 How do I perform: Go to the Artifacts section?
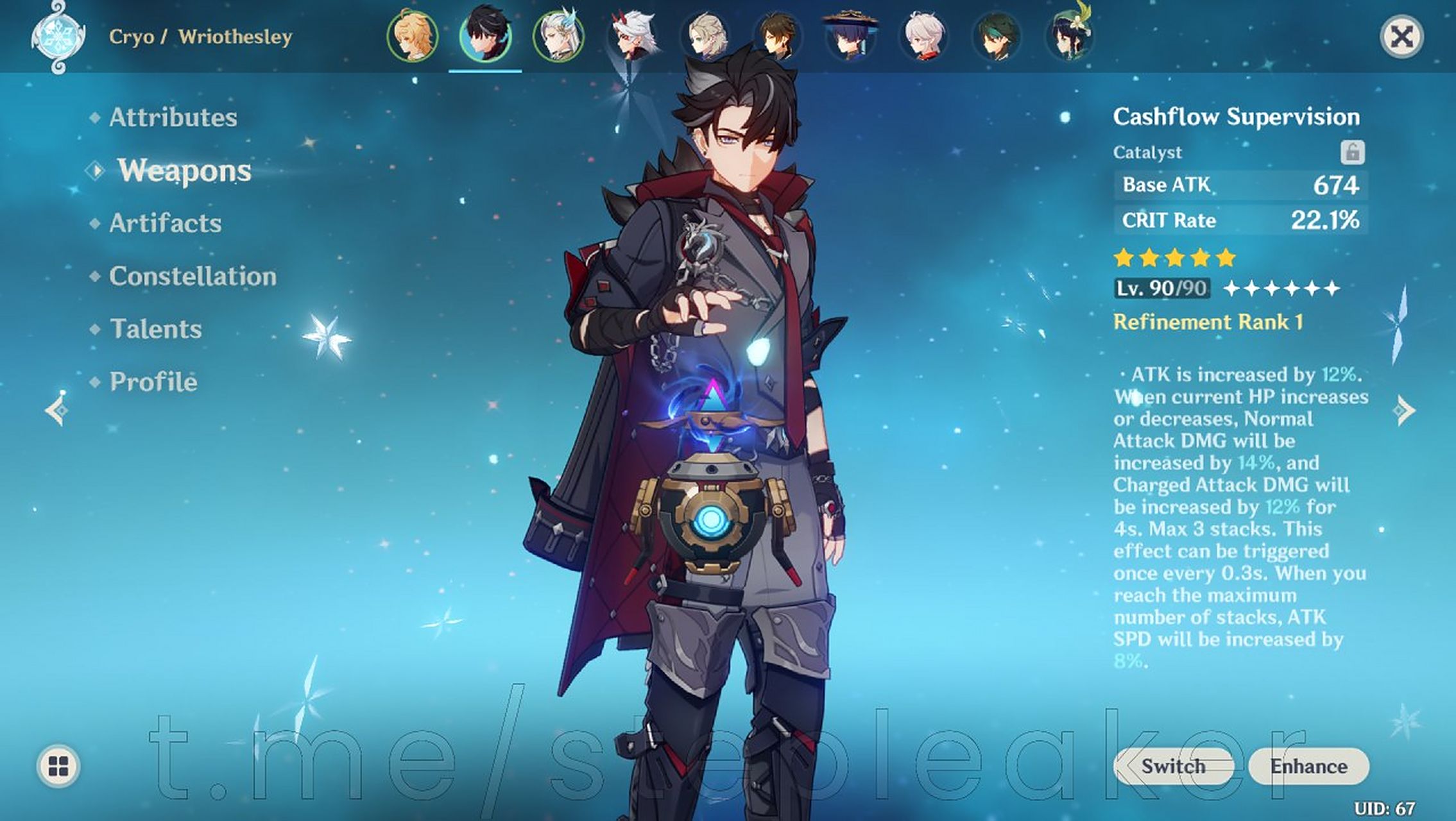(x=165, y=223)
